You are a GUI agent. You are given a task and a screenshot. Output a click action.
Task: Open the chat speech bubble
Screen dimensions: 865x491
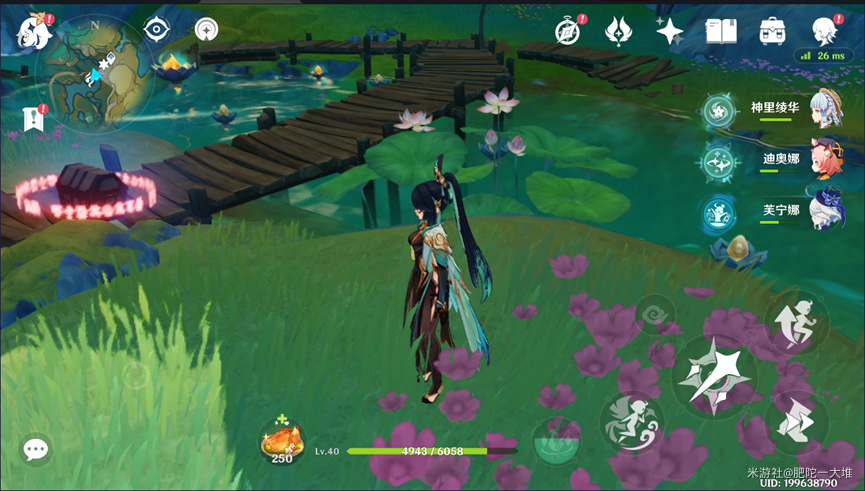pos(36,450)
